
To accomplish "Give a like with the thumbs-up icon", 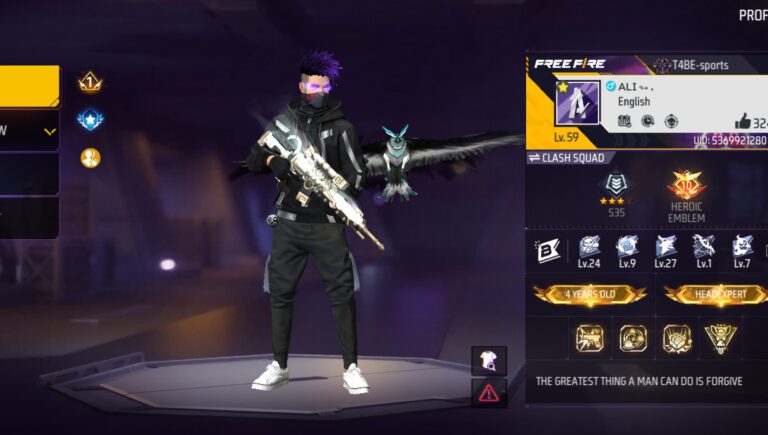I will tap(742, 122).
